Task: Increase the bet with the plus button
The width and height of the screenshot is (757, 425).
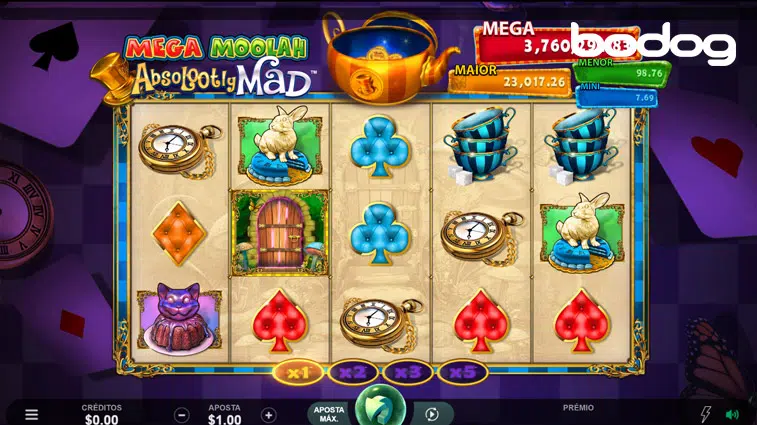Action: click(268, 414)
